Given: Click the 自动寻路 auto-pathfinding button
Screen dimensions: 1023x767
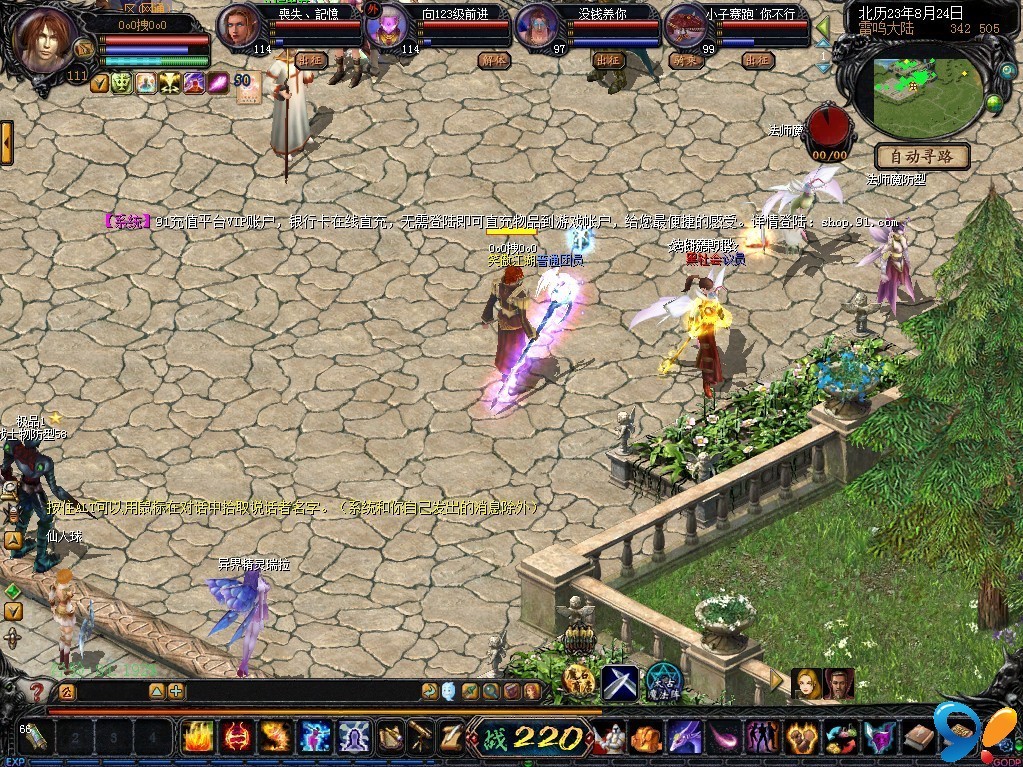Looking at the screenshot, I should coord(922,156).
